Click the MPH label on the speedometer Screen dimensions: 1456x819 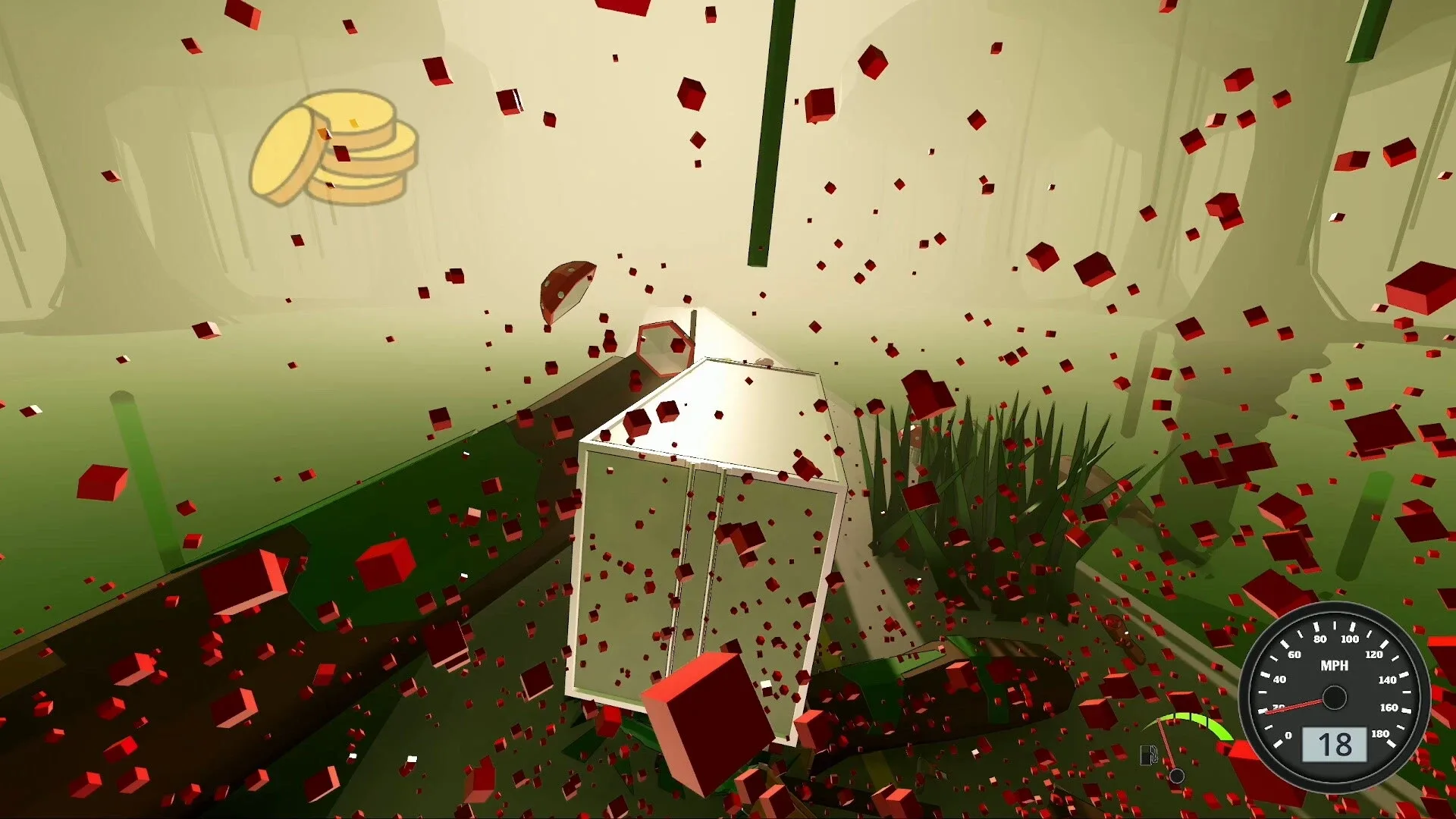tap(1335, 666)
